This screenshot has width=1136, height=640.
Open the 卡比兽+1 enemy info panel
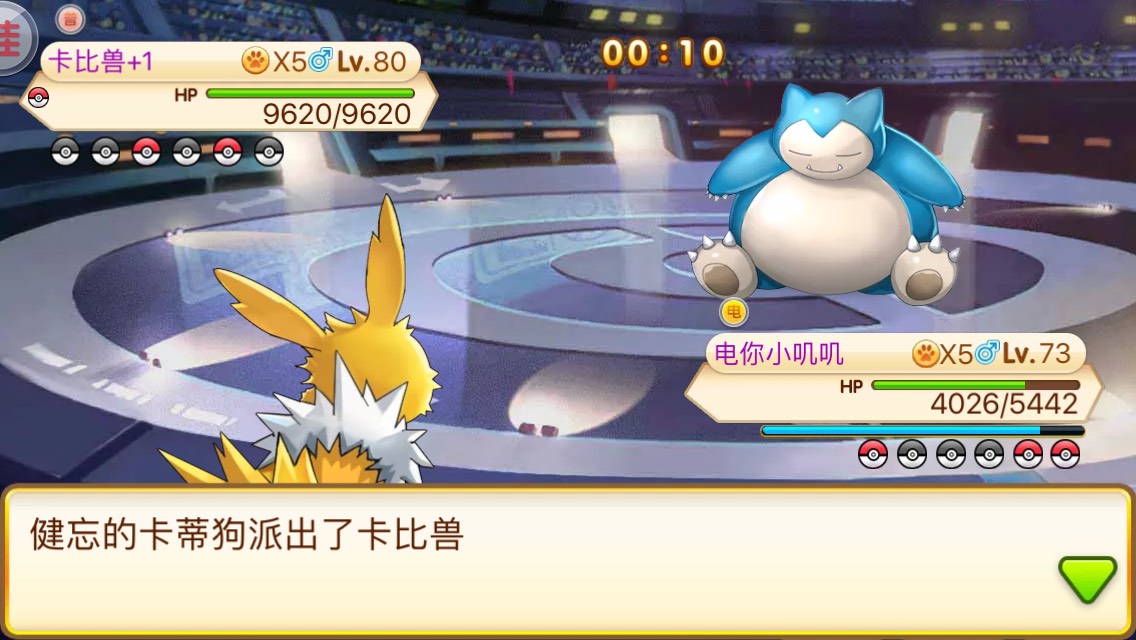tap(230, 87)
